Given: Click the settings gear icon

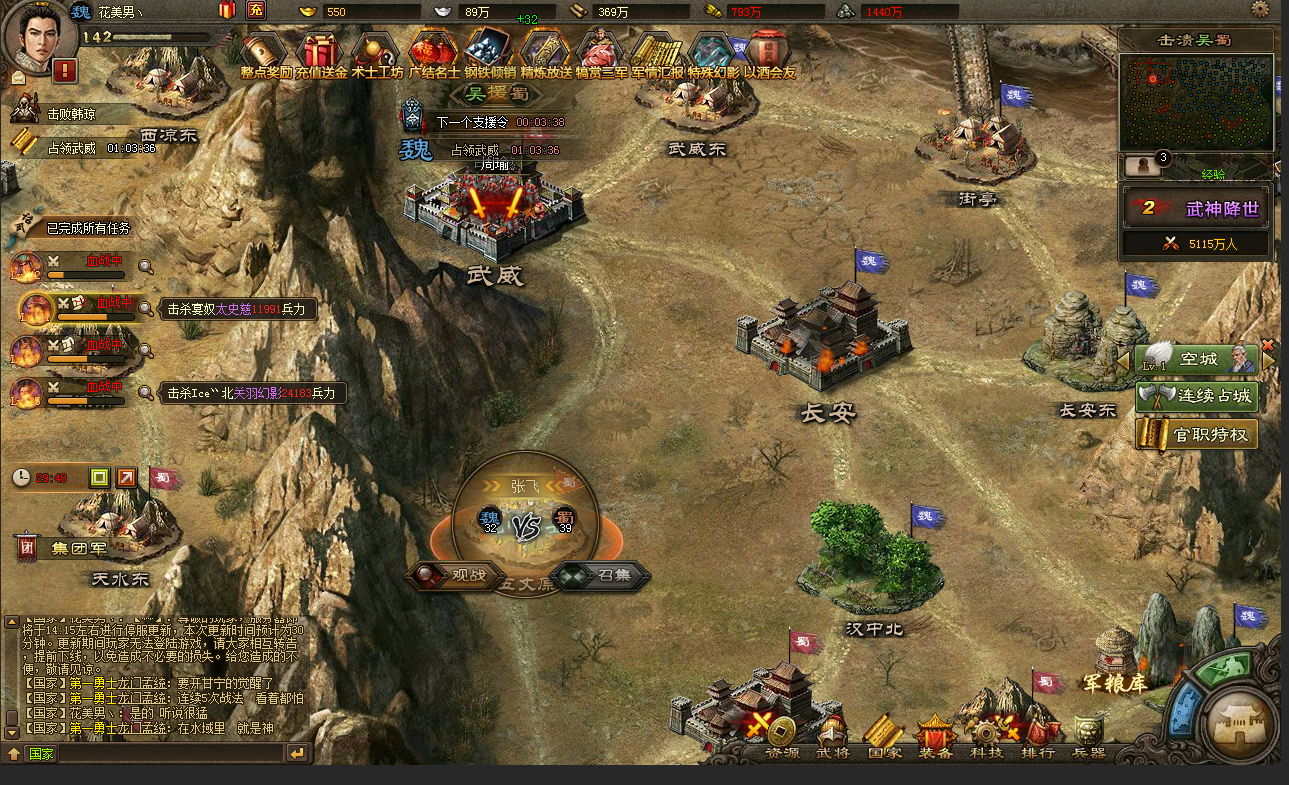Looking at the screenshot, I should click(1260, 9).
